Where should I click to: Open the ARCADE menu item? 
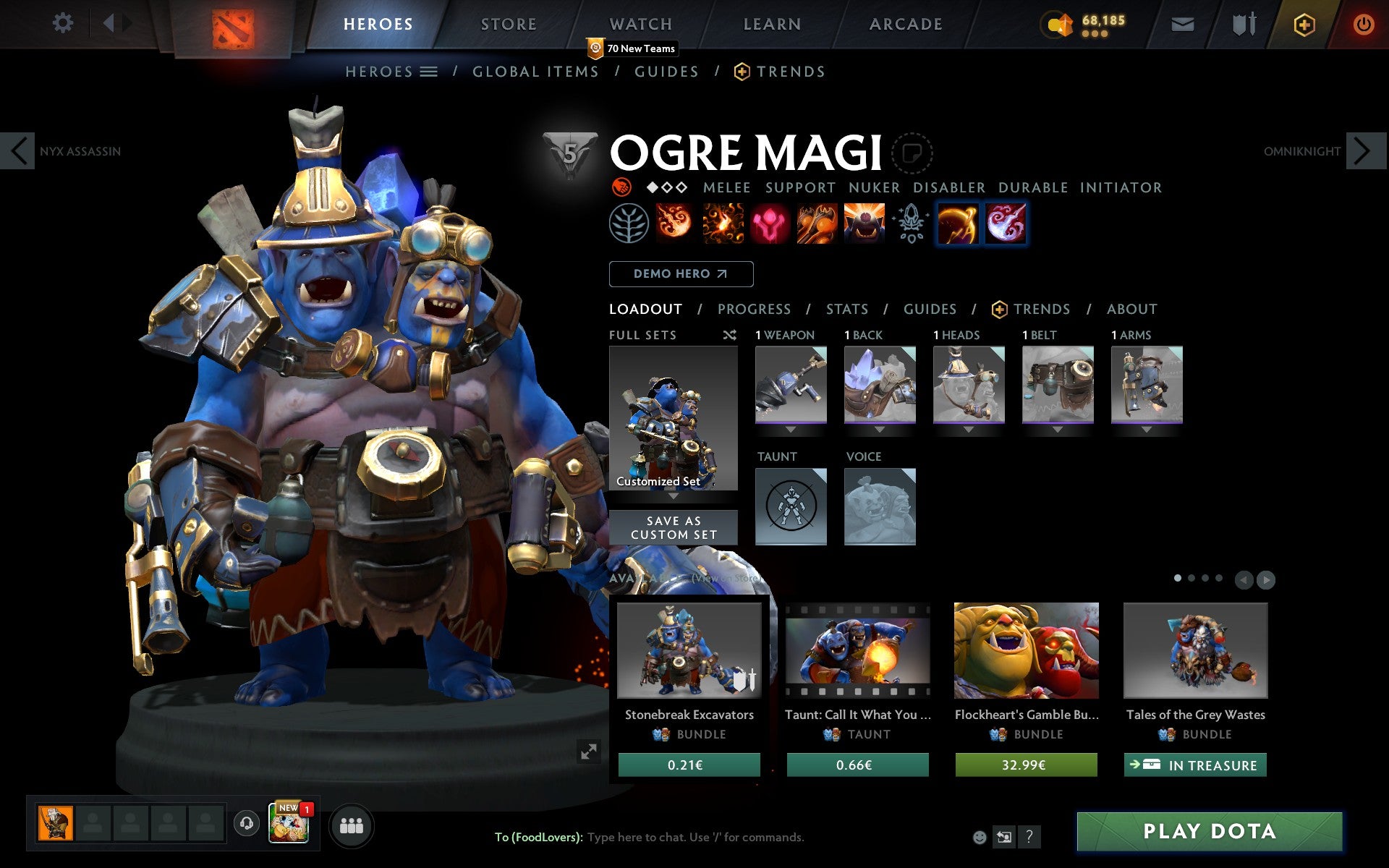[x=906, y=24]
